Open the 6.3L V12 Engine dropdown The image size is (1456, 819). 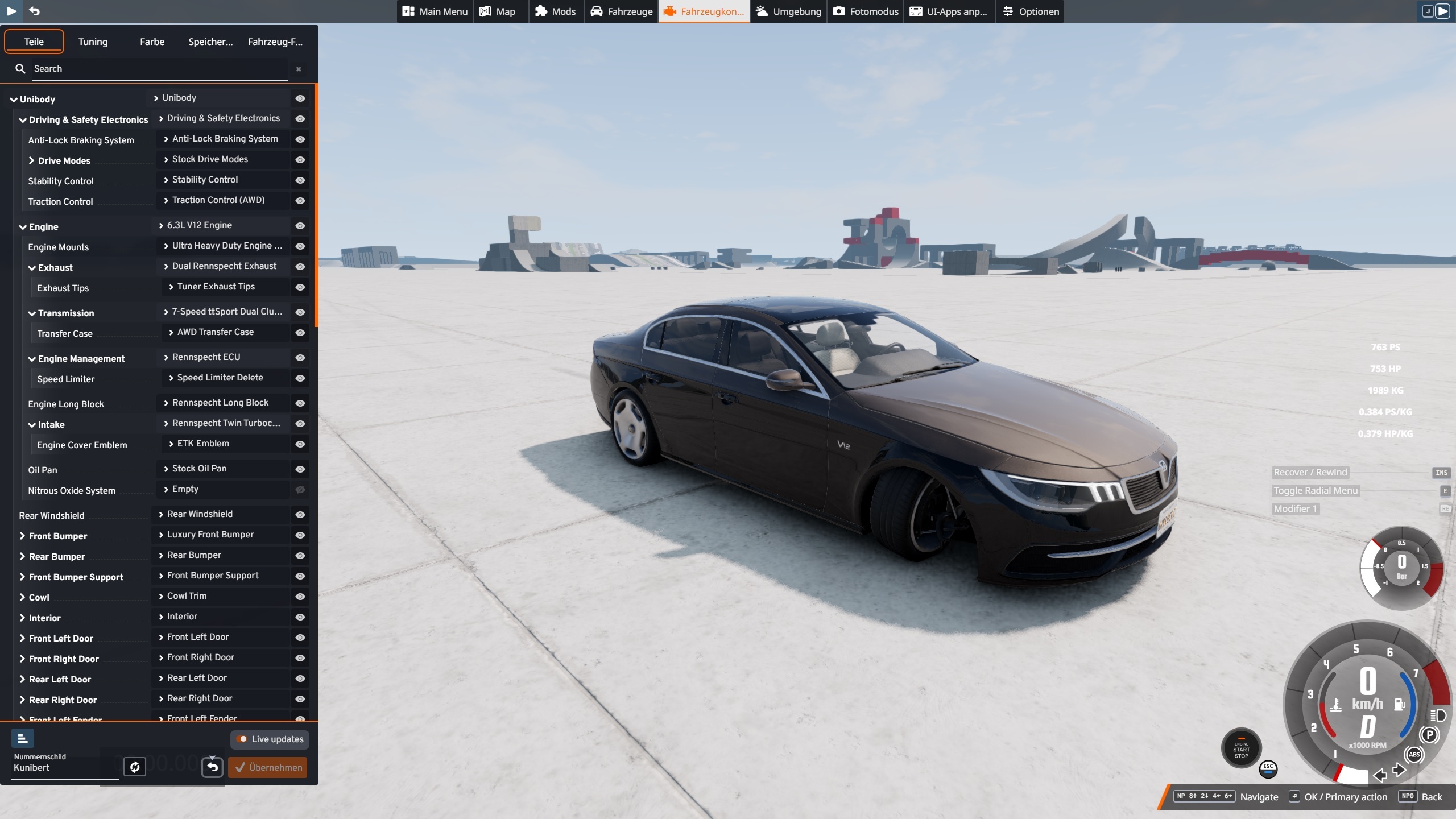[222, 225]
